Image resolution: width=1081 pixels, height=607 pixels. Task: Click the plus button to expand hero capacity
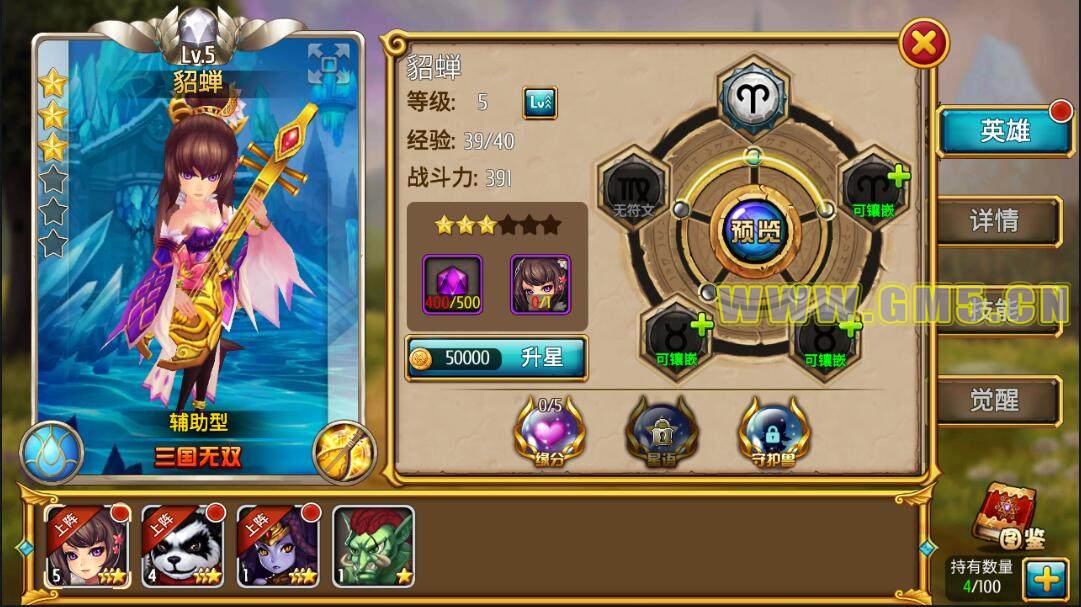pyautogui.click(x=1046, y=579)
